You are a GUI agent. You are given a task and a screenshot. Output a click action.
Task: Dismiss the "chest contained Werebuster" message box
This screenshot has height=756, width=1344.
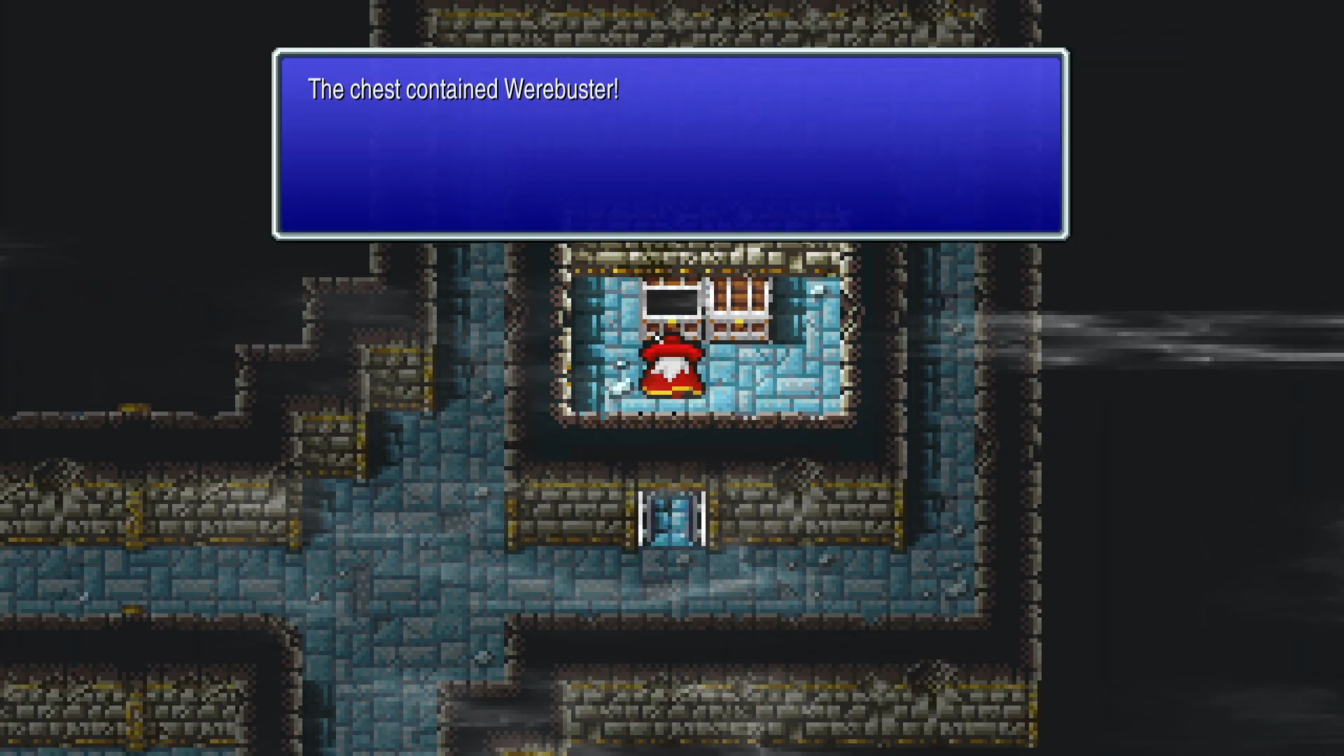pos(670,144)
